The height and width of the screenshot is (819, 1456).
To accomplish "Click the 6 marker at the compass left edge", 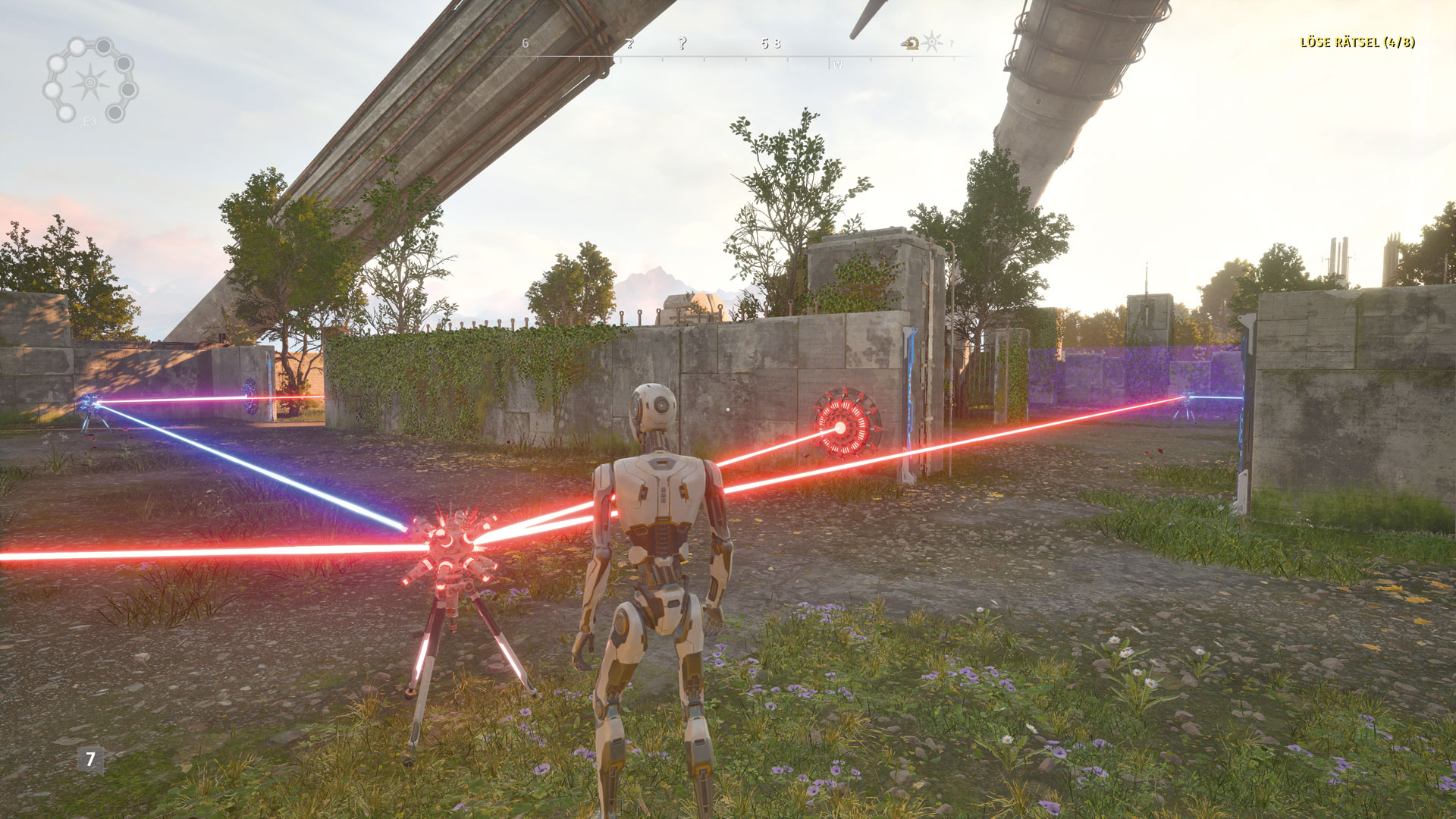I will (525, 42).
